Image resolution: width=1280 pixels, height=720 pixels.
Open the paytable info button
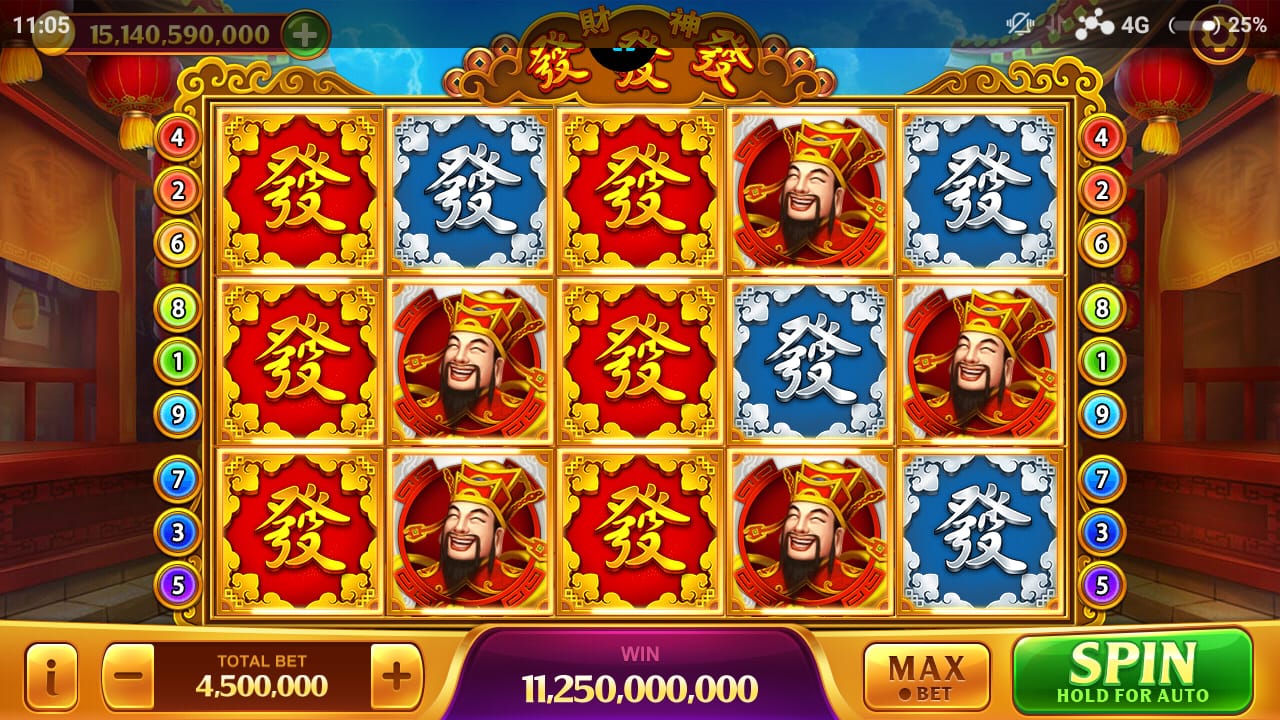point(51,676)
